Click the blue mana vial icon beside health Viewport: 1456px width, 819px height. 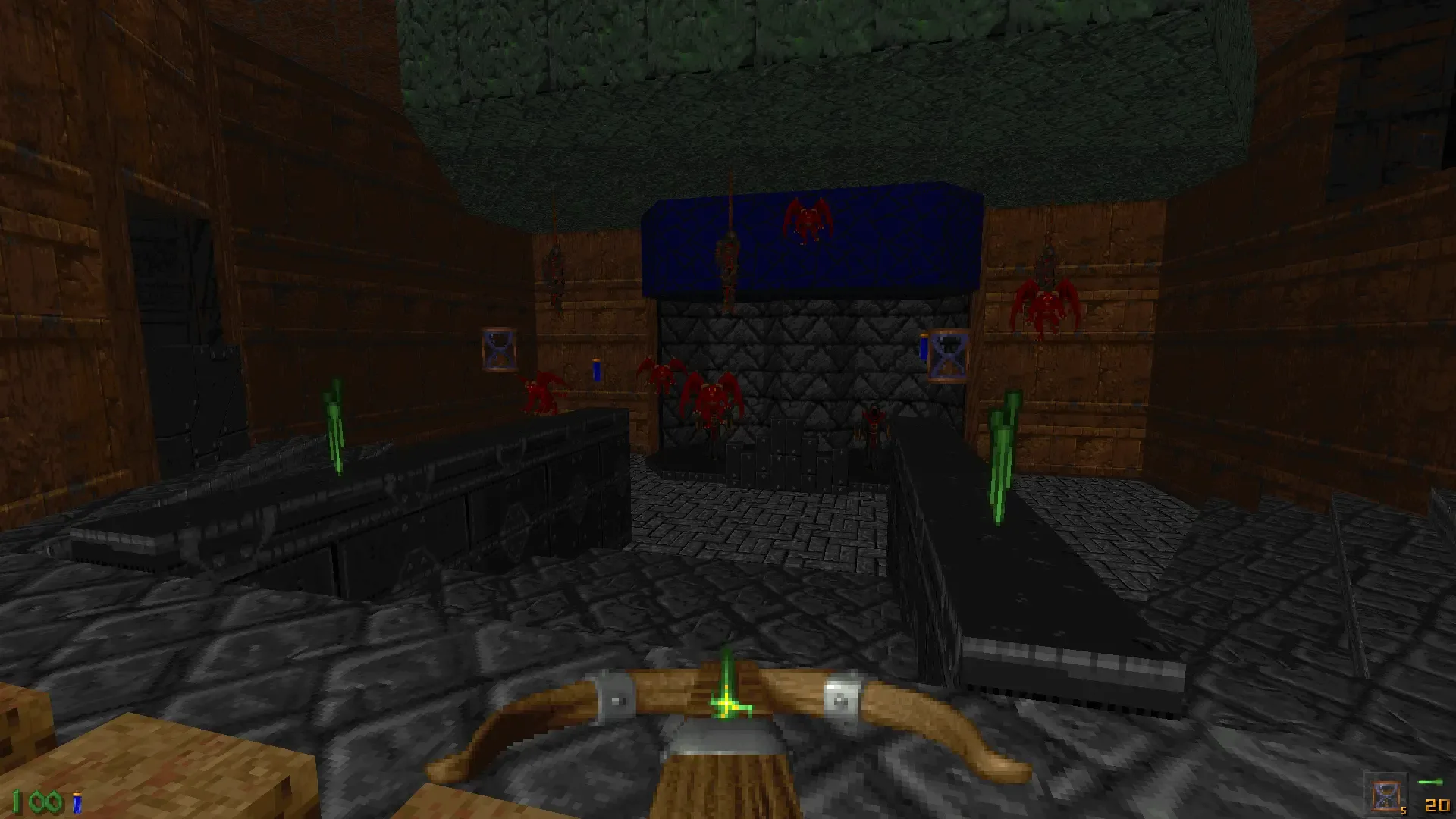coord(77,802)
